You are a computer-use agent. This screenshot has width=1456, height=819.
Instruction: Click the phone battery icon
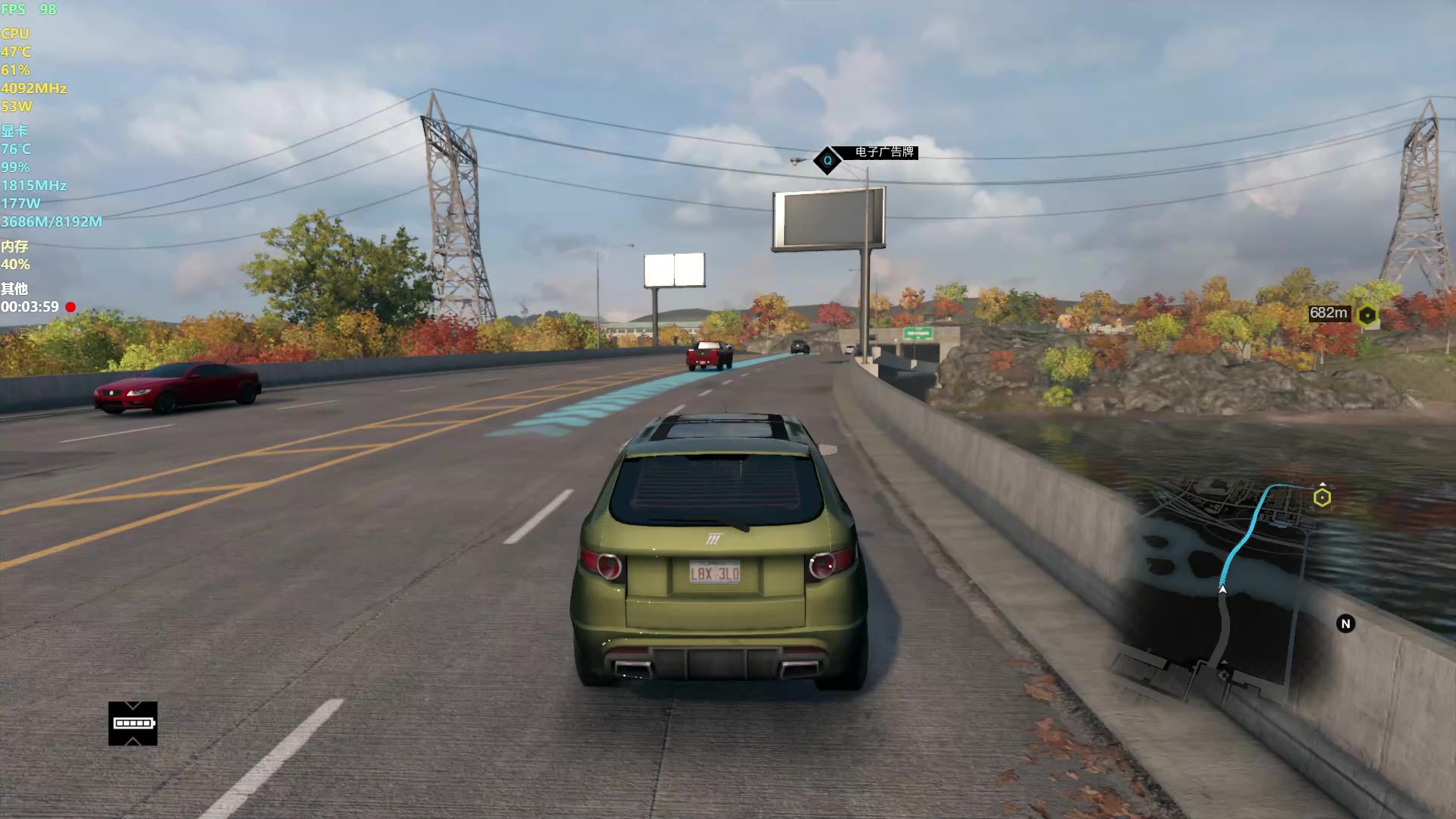point(133,723)
